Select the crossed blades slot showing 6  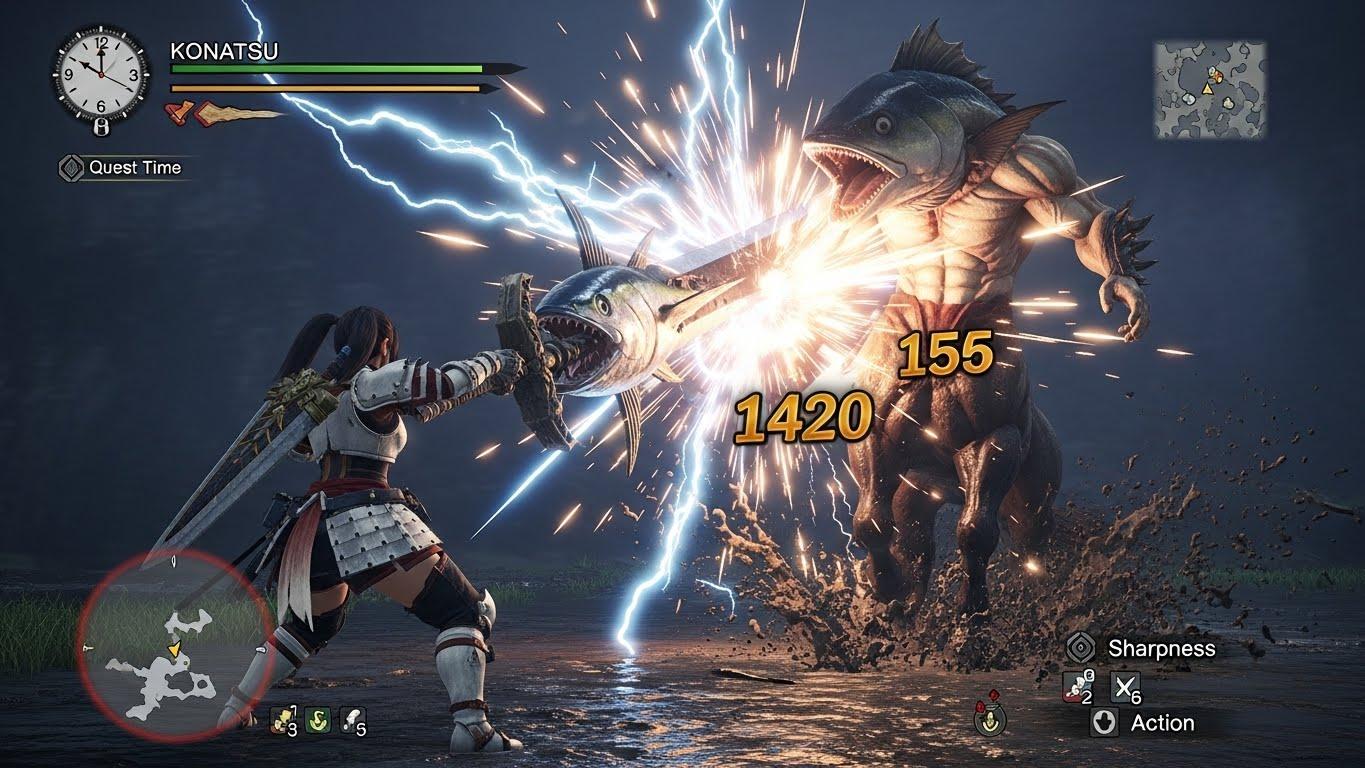(x=1127, y=687)
